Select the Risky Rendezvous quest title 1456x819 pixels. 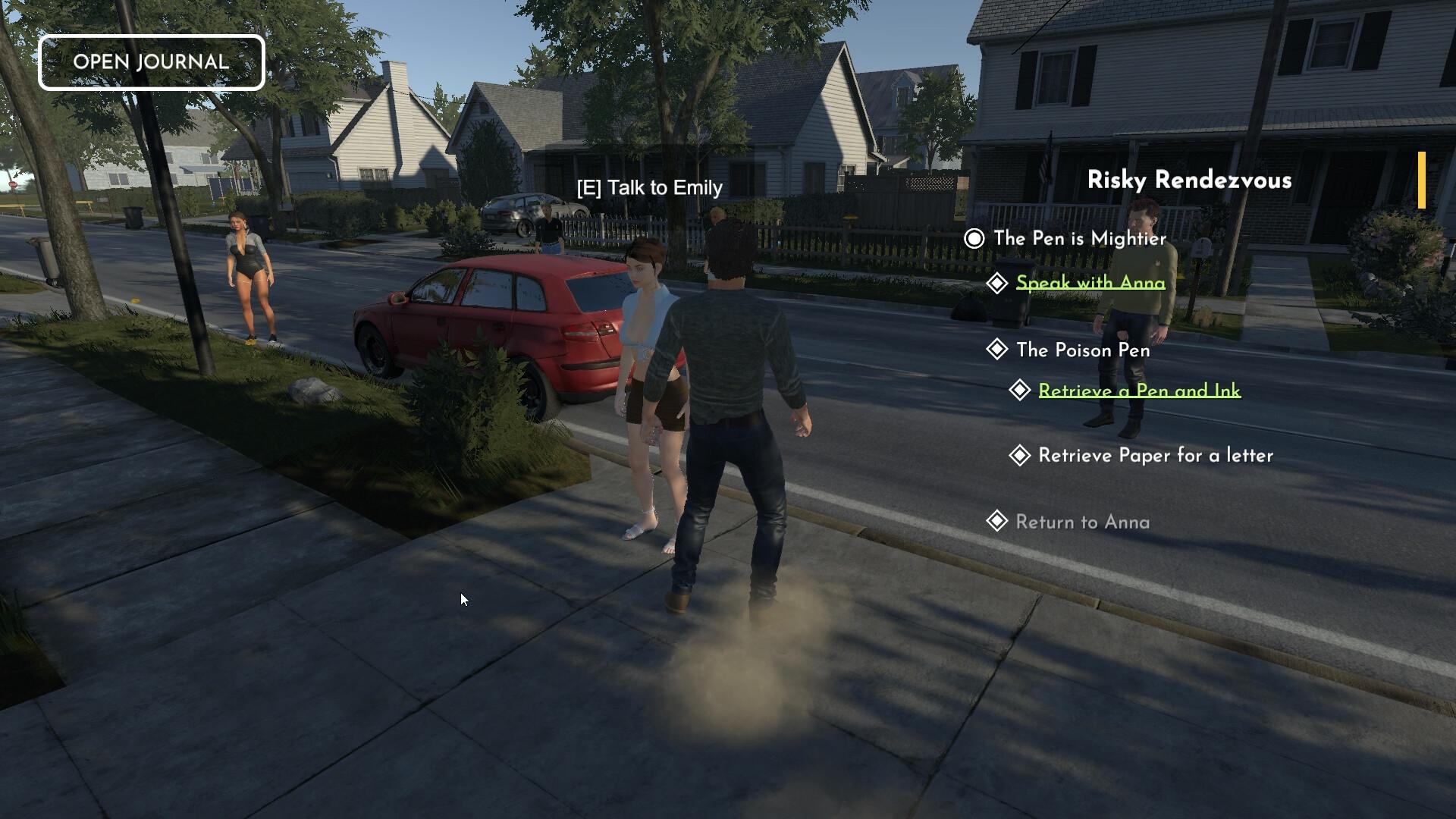[x=1189, y=180]
